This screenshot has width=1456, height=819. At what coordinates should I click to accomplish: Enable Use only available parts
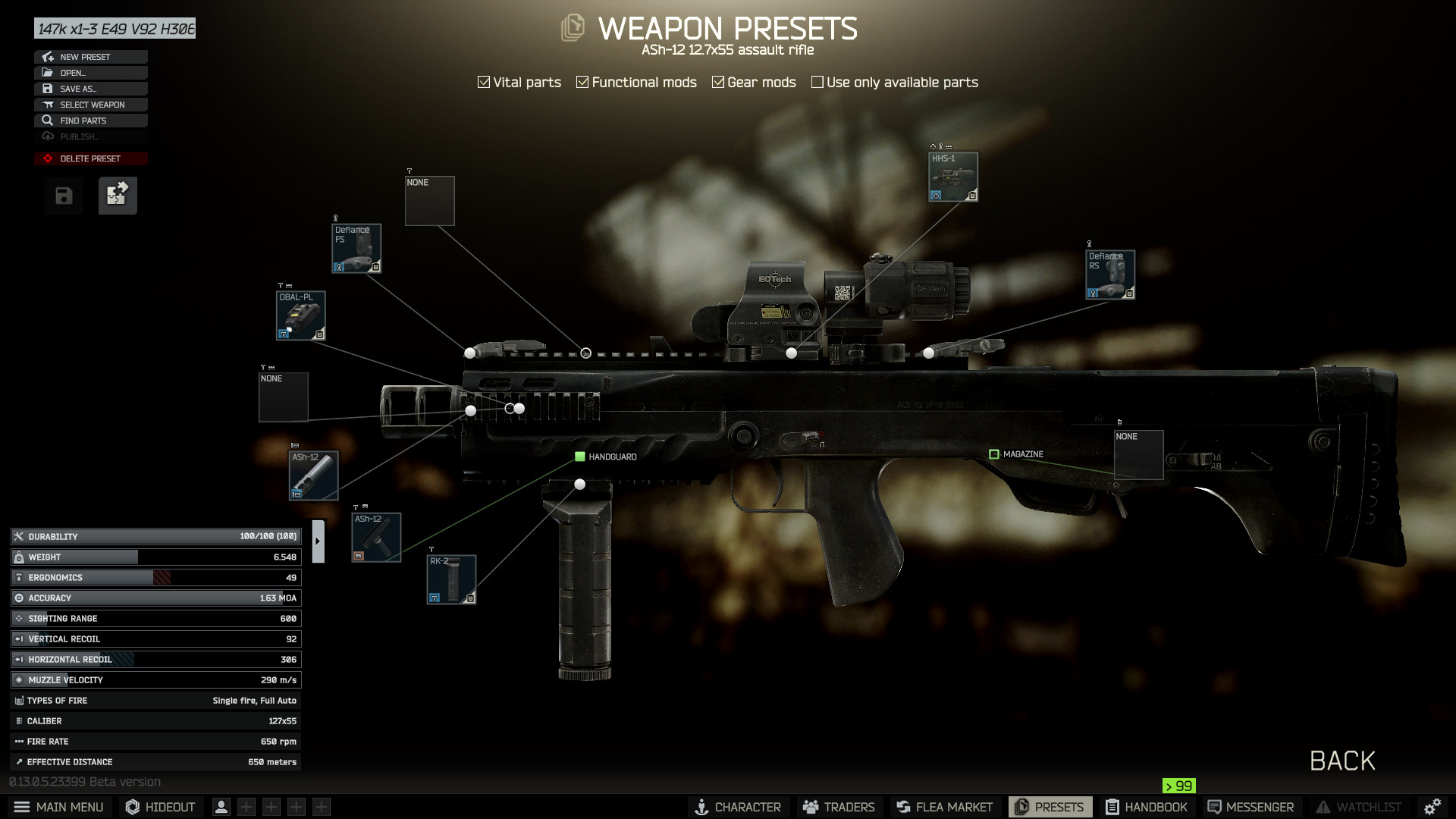click(817, 81)
